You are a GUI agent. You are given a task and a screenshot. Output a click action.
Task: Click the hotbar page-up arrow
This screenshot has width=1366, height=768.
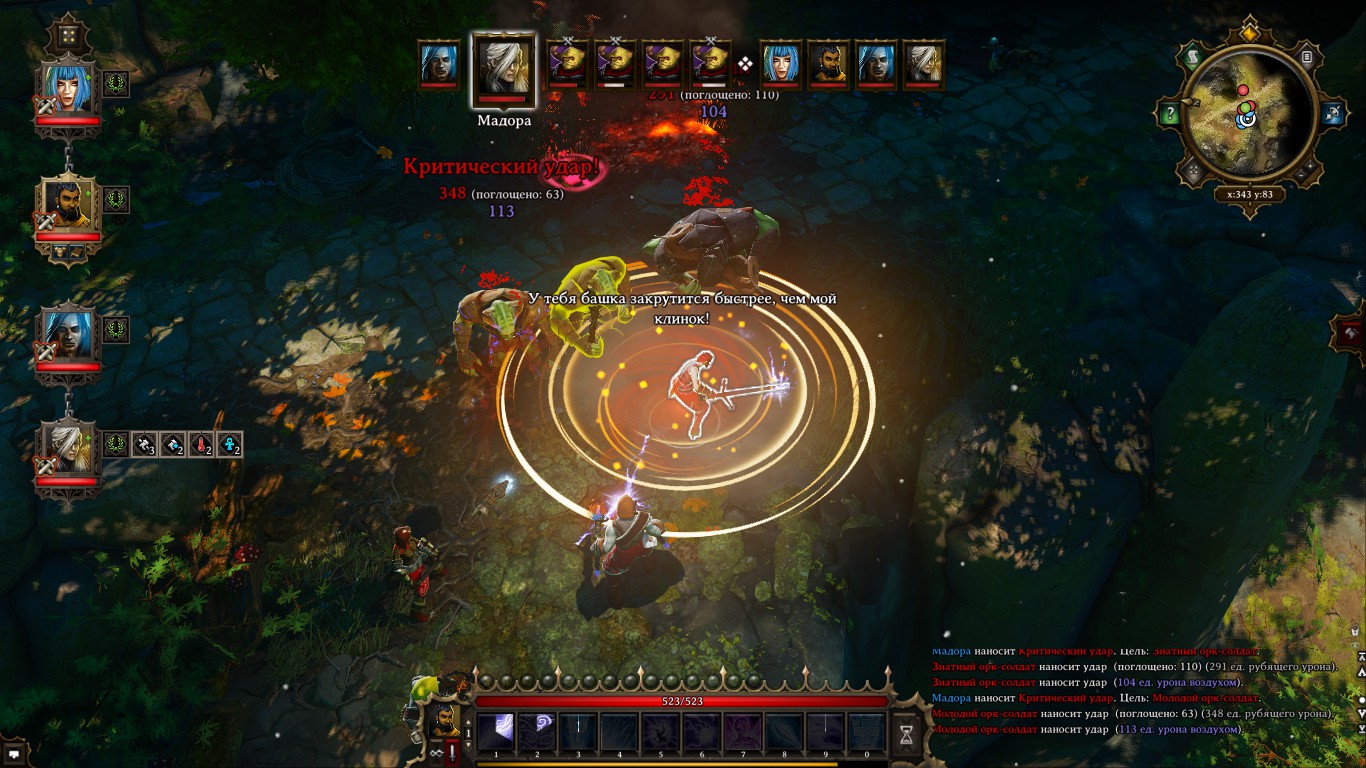click(x=468, y=721)
